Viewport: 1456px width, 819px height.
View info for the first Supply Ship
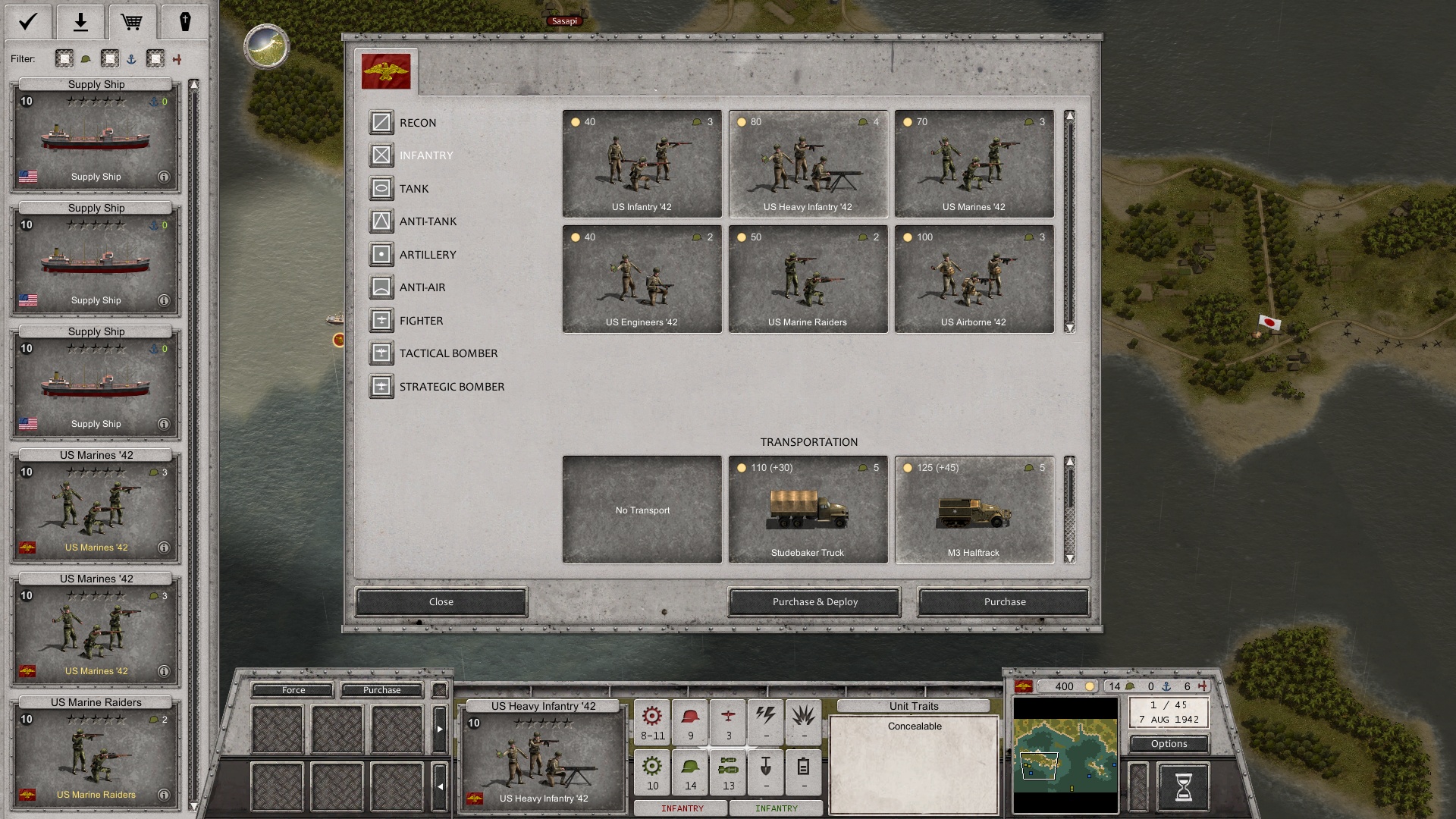click(x=165, y=176)
